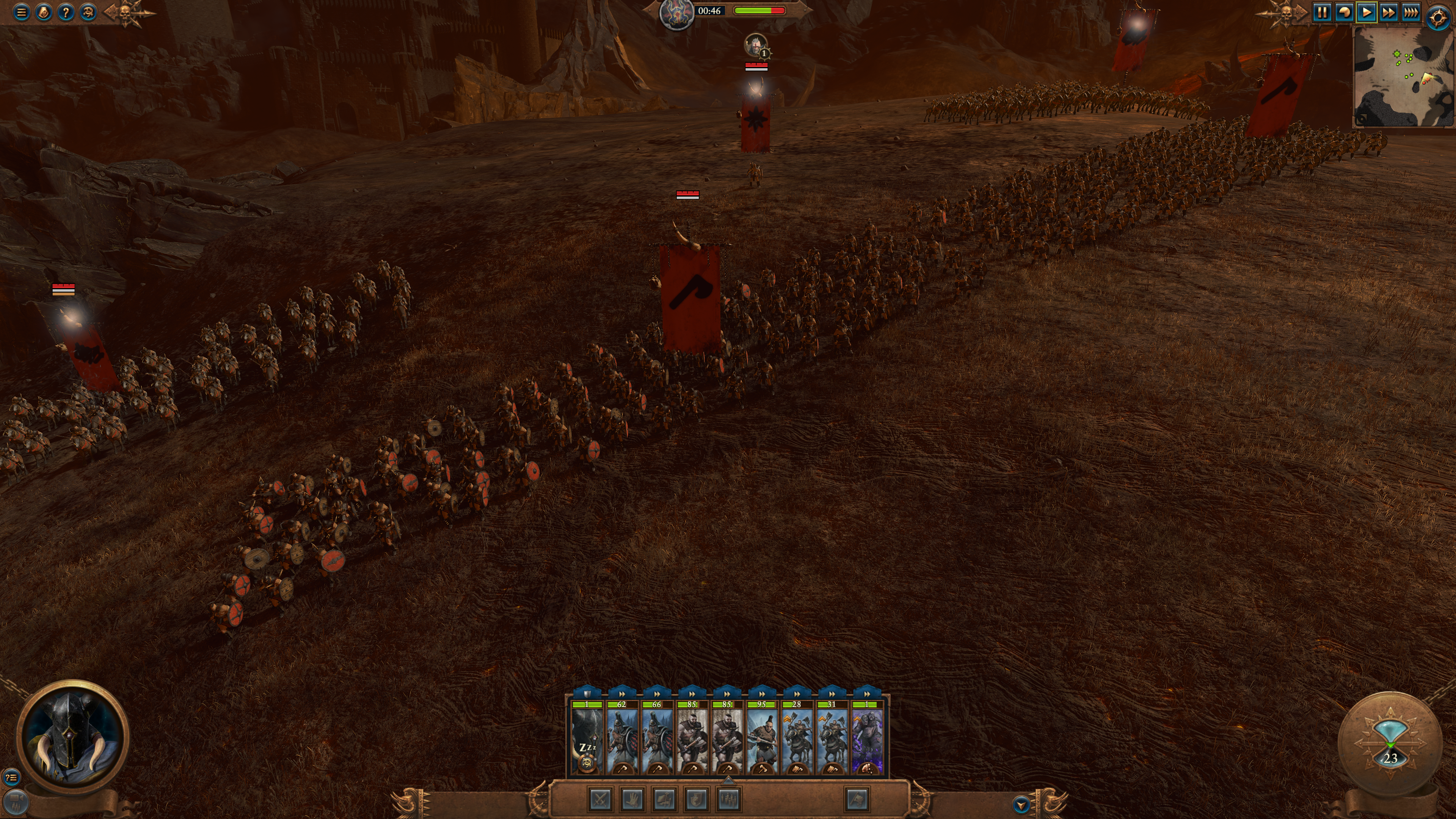Click the battlefield minimap
Screen dimensions: 1456x819
tap(1403, 77)
